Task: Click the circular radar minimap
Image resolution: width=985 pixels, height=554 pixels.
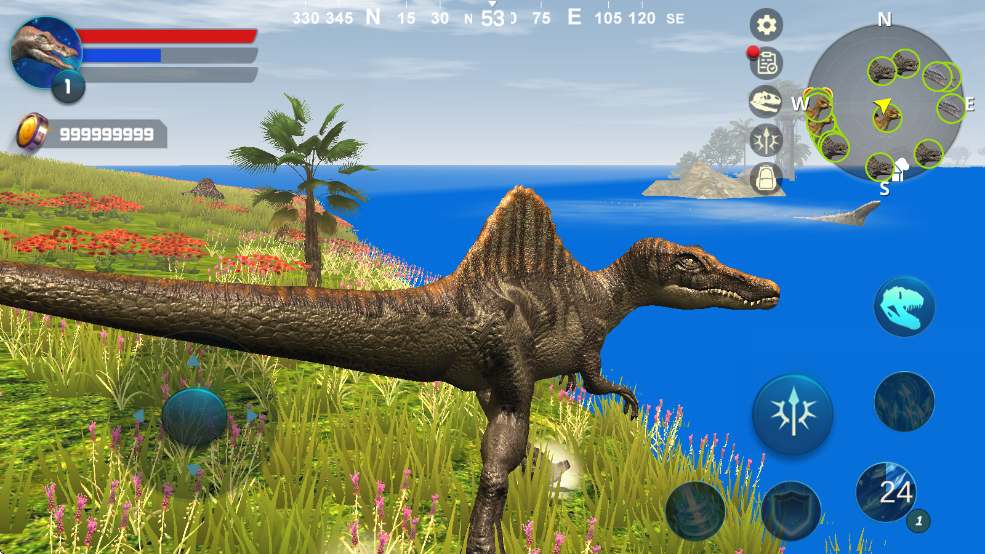Action: coord(883,104)
